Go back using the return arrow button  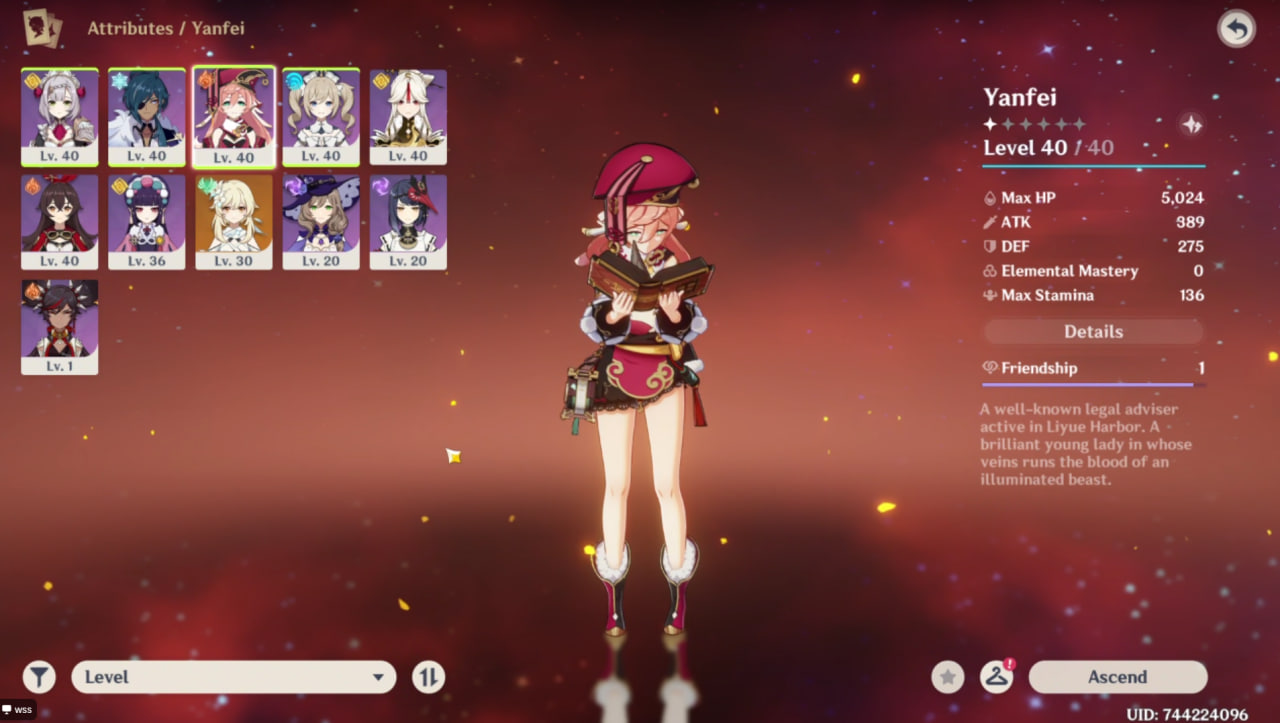(1236, 29)
